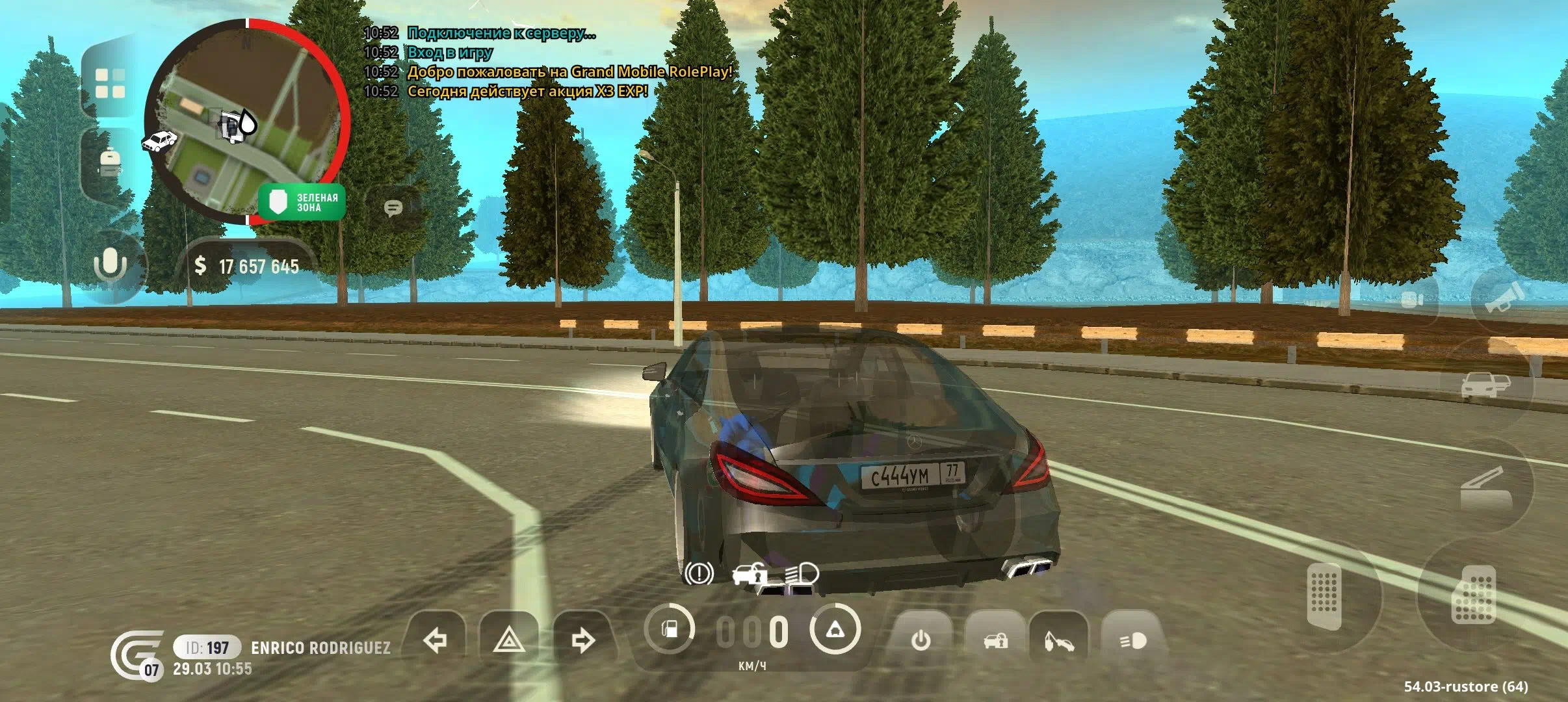
Task: Tap the circular minimap
Action: click(247, 122)
